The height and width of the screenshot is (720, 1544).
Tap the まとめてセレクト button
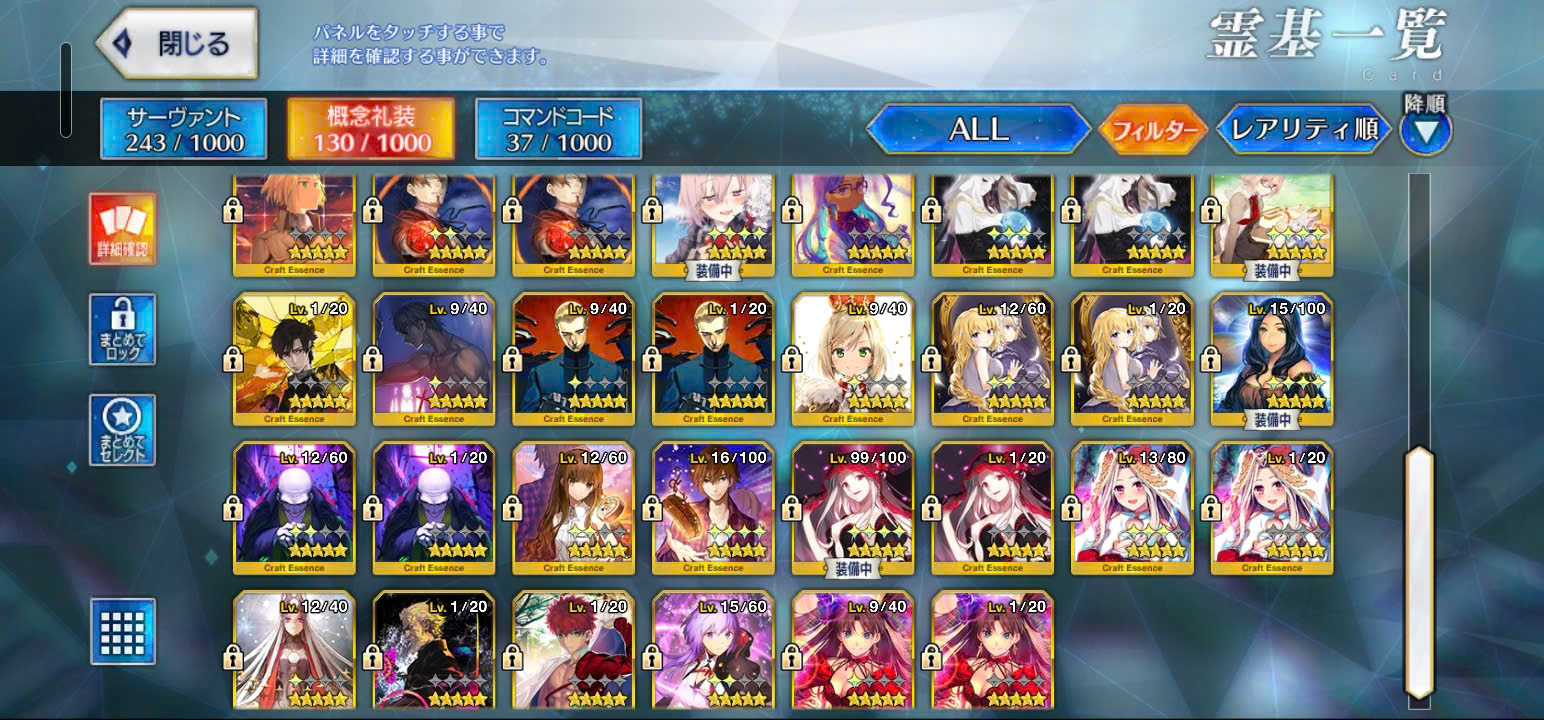point(122,429)
